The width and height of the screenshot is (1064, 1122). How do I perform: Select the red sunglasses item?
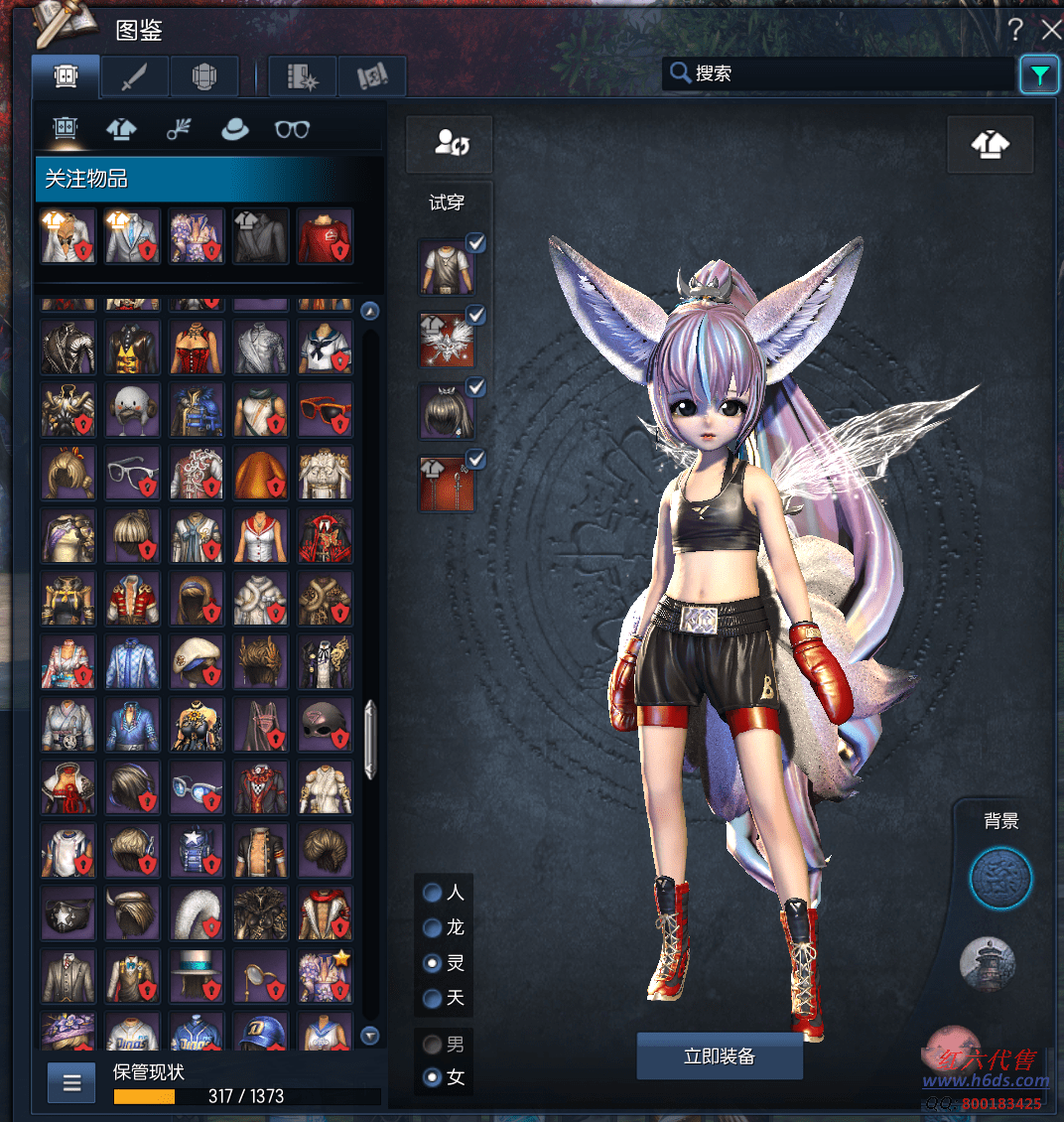coord(325,411)
